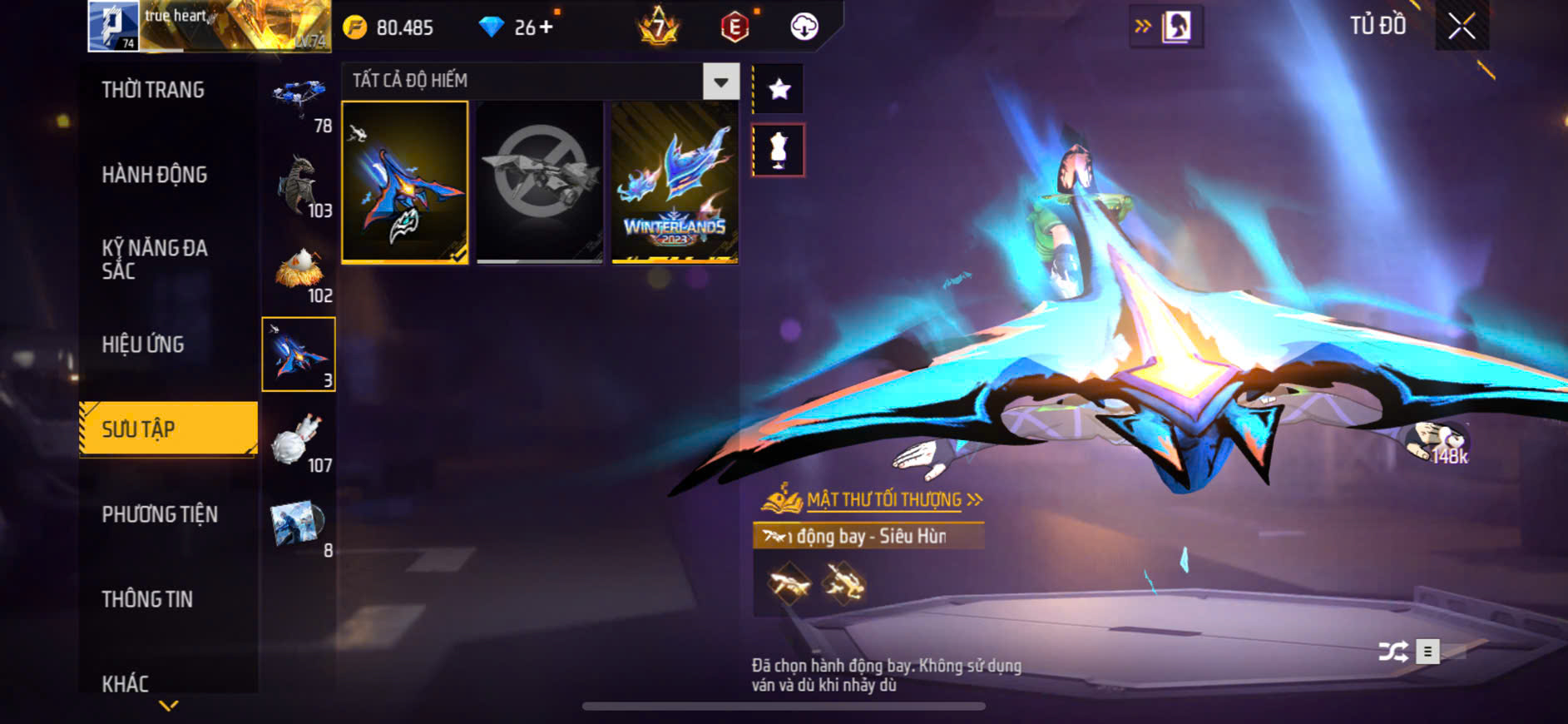Open the player profile avatar

coord(113,26)
